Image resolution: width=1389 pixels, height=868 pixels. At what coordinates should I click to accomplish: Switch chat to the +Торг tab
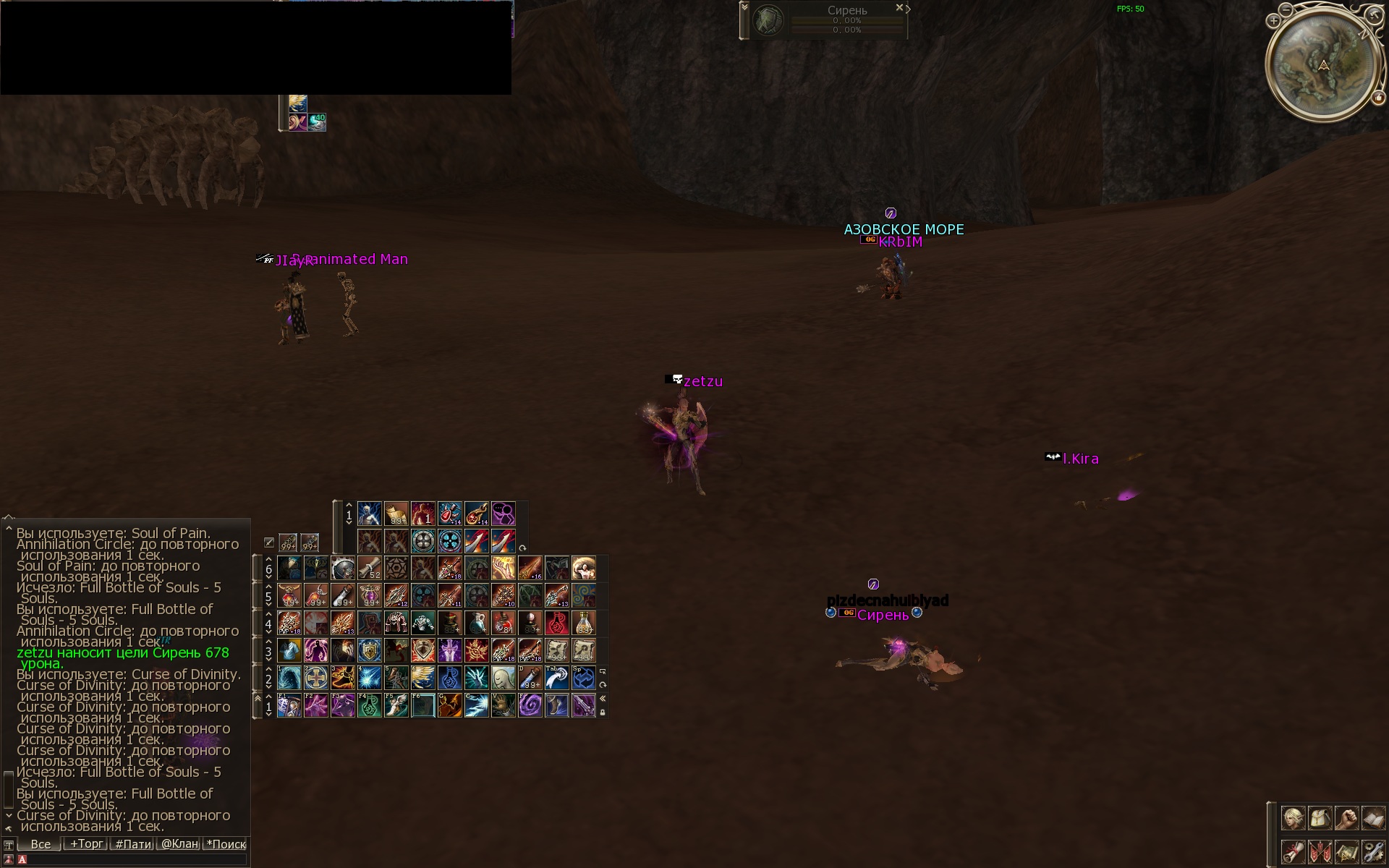(x=86, y=843)
